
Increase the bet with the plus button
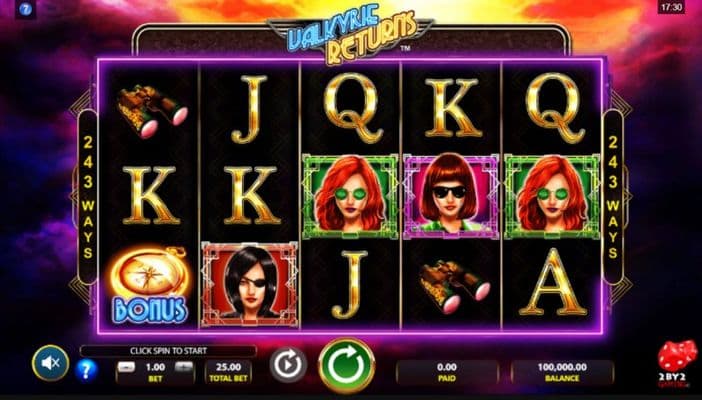tap(183, 367)
